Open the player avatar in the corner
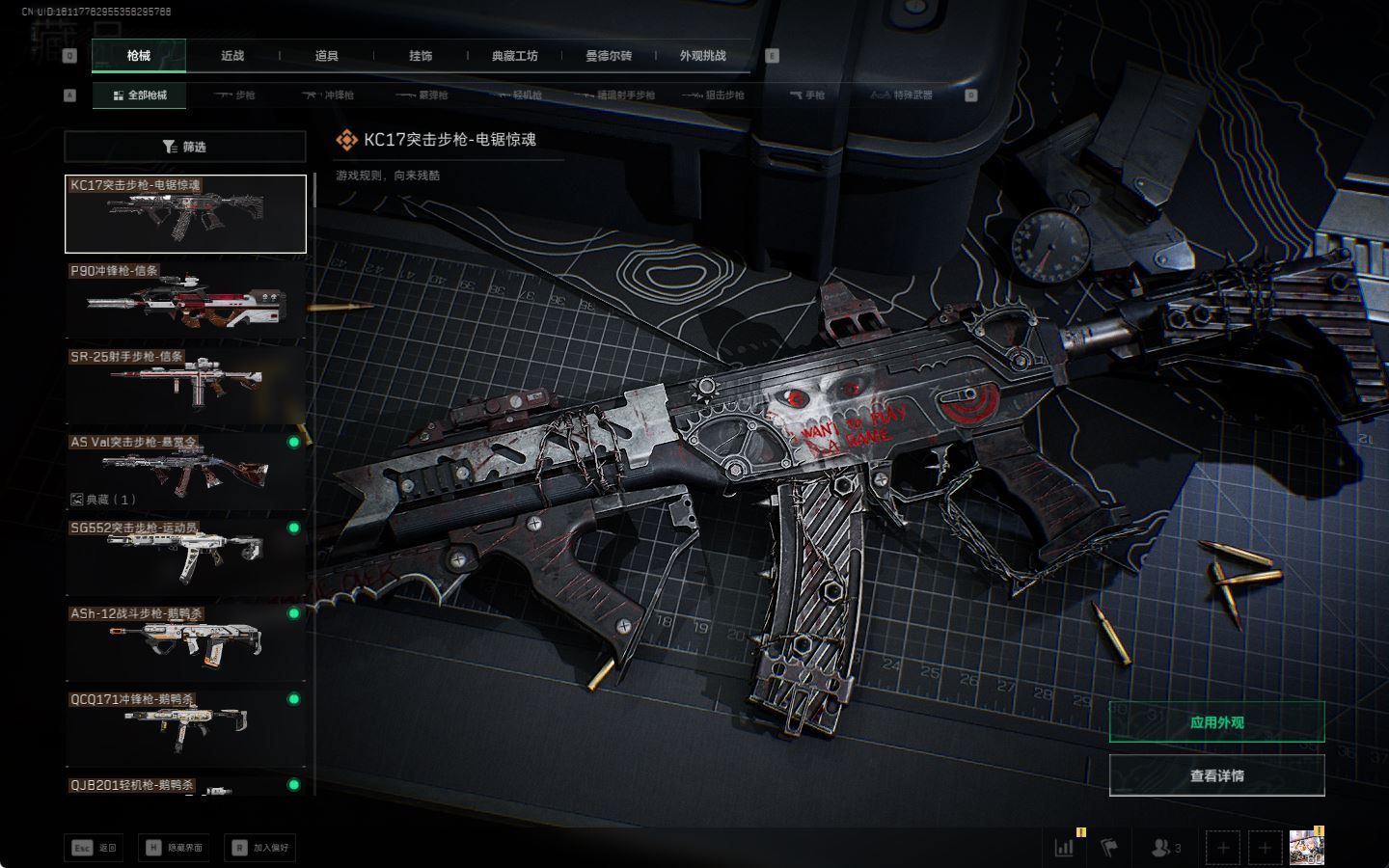 (x=1306, y=847)
